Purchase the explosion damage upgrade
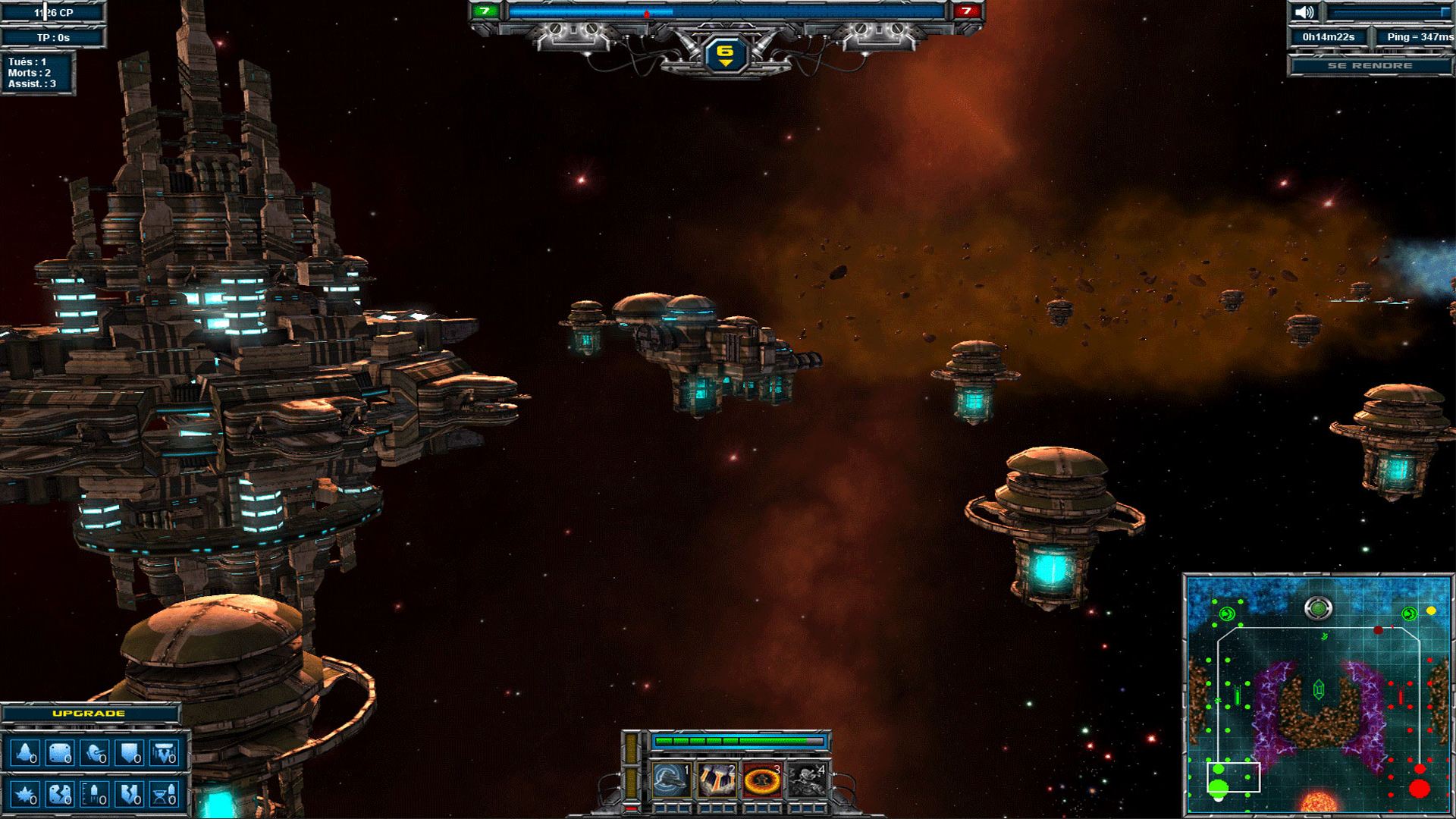This screenshot has height=819, width=1456. point(25,795)
